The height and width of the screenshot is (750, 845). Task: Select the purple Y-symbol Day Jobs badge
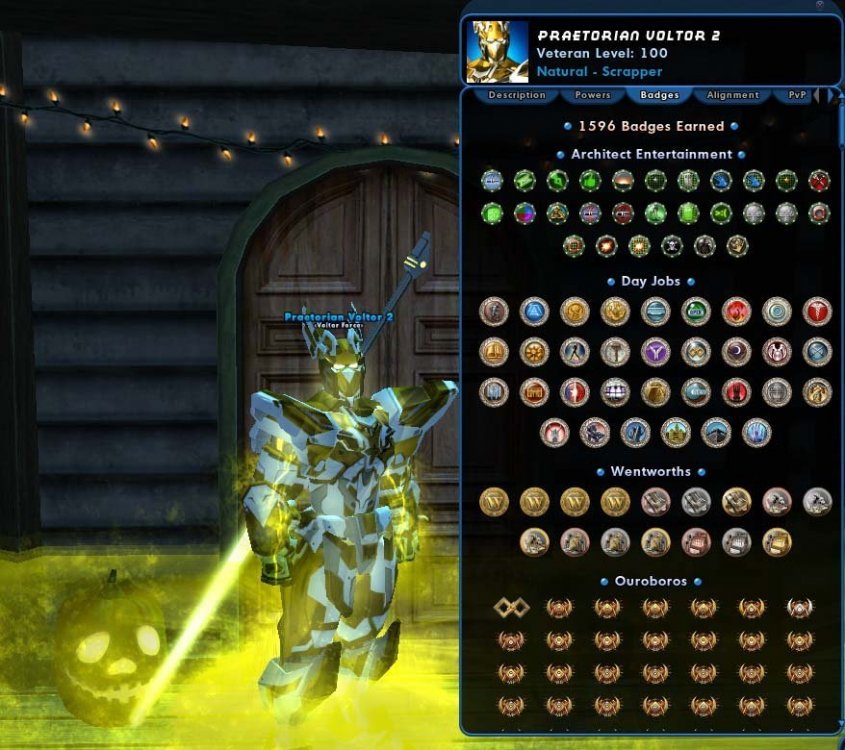(655, 351)
